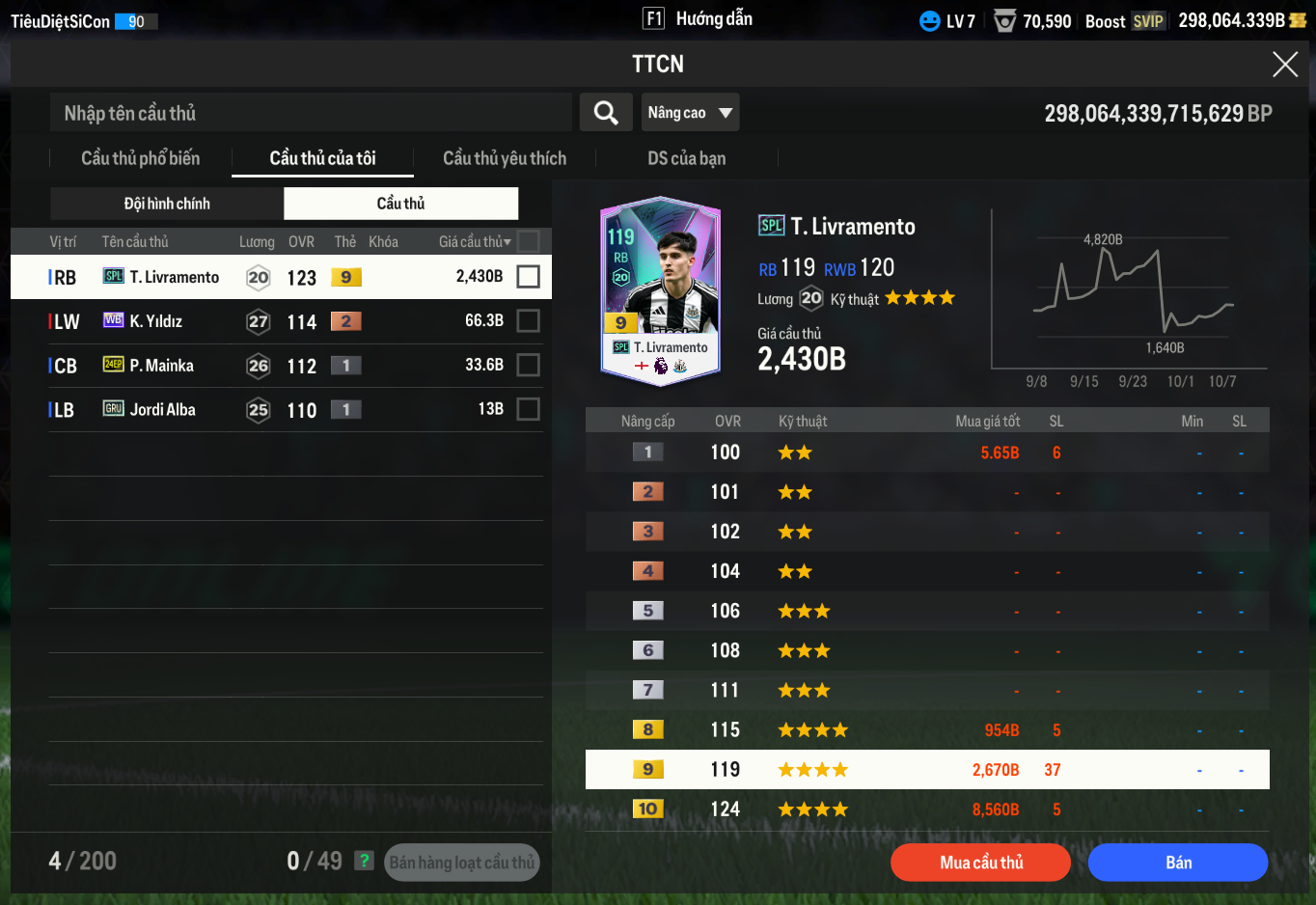This screenshot has height=905, width=1316.
Task: Open the Nâng cao dropdown
Action: coord(690,113)
